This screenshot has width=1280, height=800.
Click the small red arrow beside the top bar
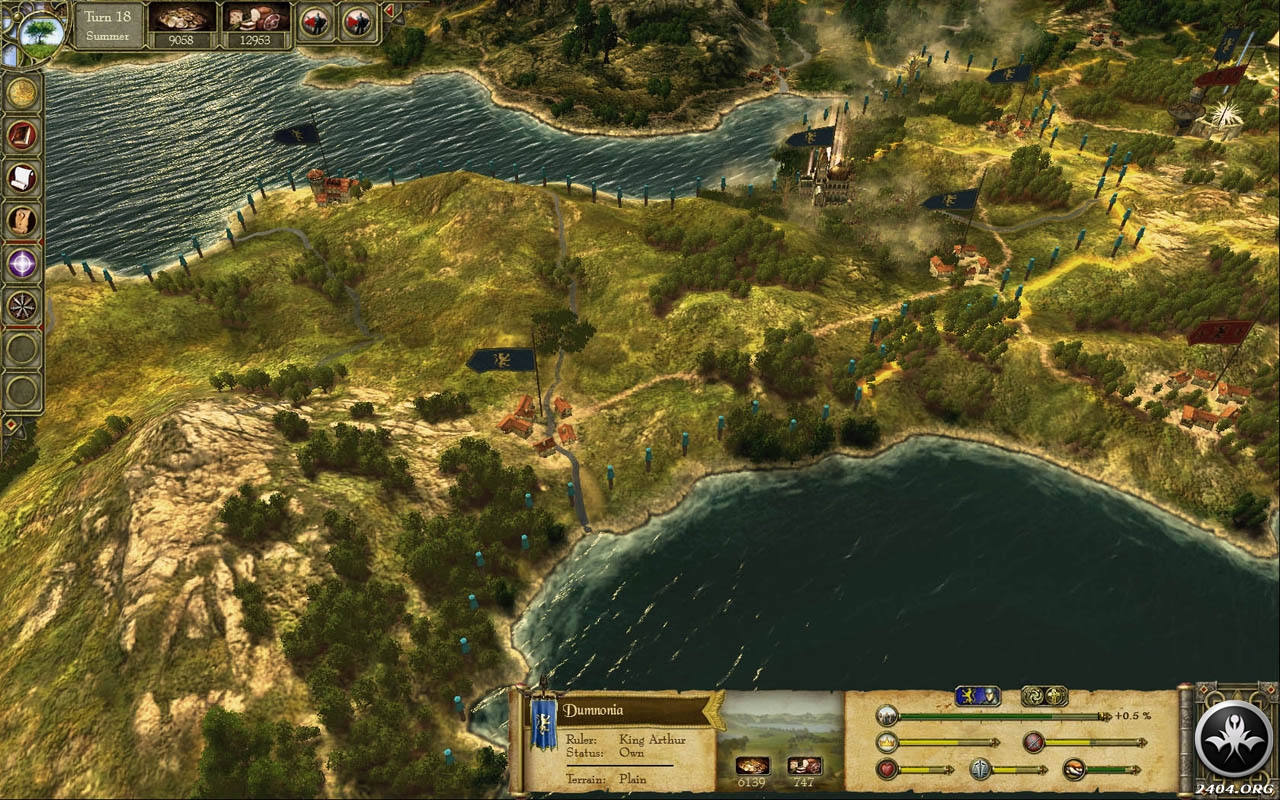(389, 11)
